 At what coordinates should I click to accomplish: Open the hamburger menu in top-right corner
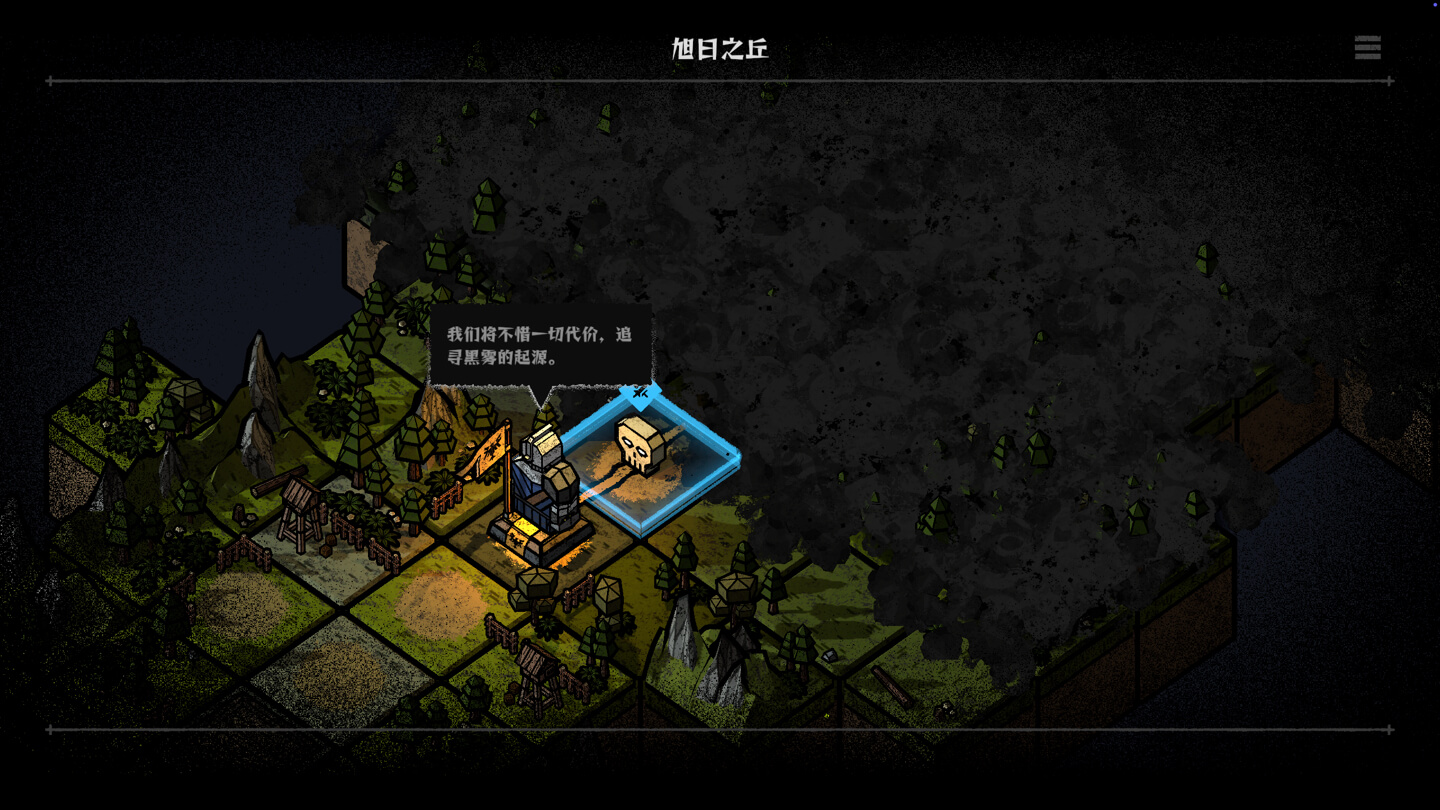(x=1367, y=48)
